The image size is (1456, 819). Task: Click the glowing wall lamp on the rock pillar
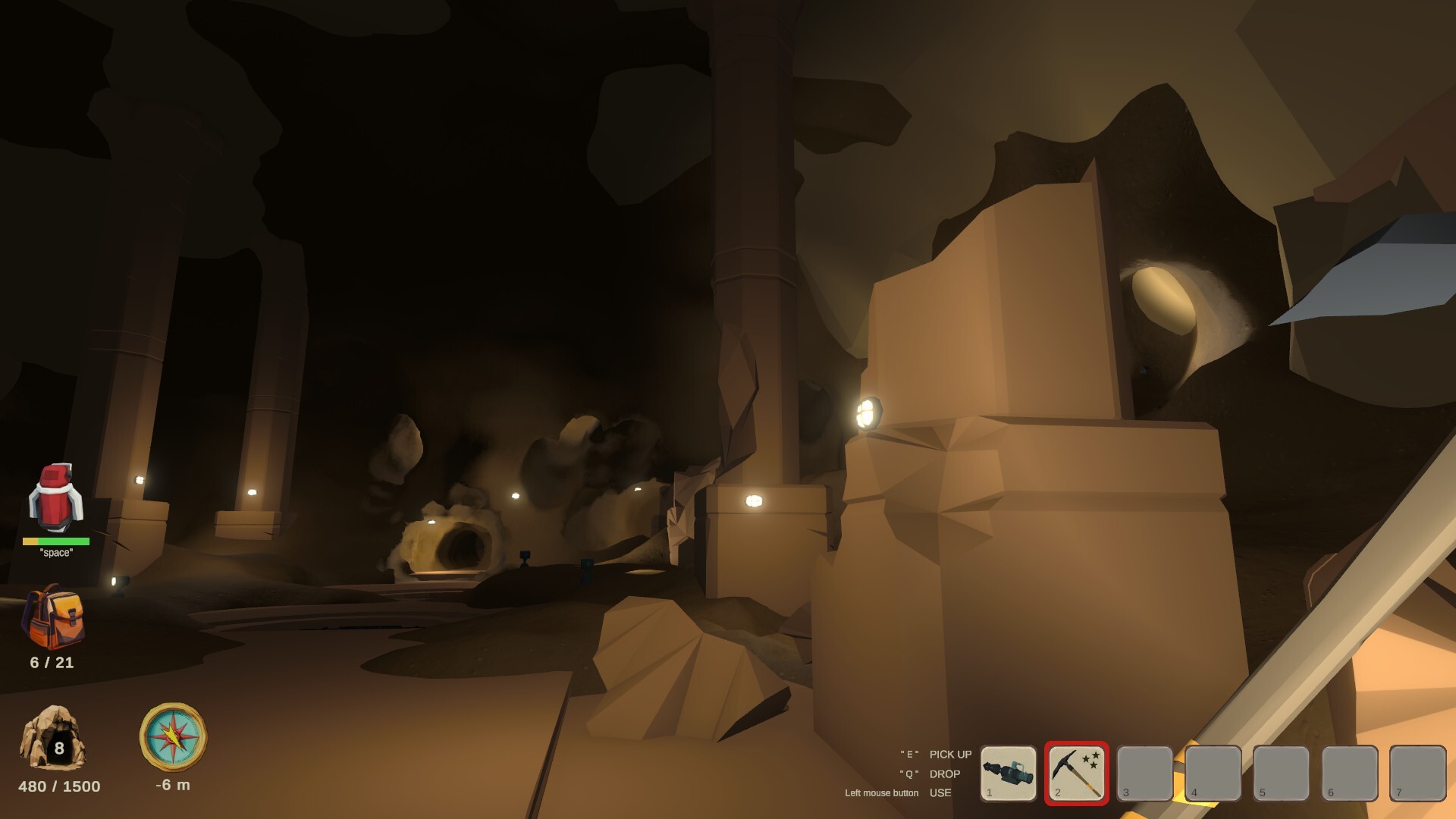click(869, 413)
